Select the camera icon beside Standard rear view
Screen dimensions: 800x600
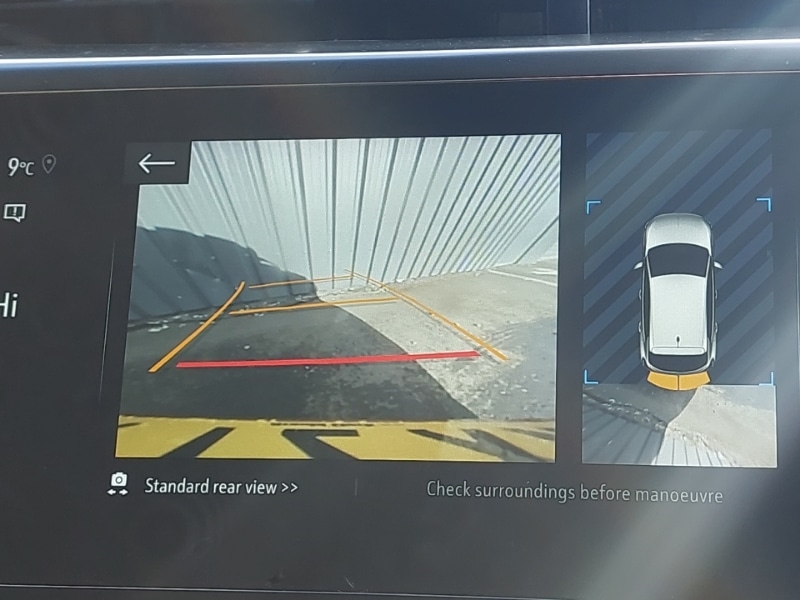point(119,484)
